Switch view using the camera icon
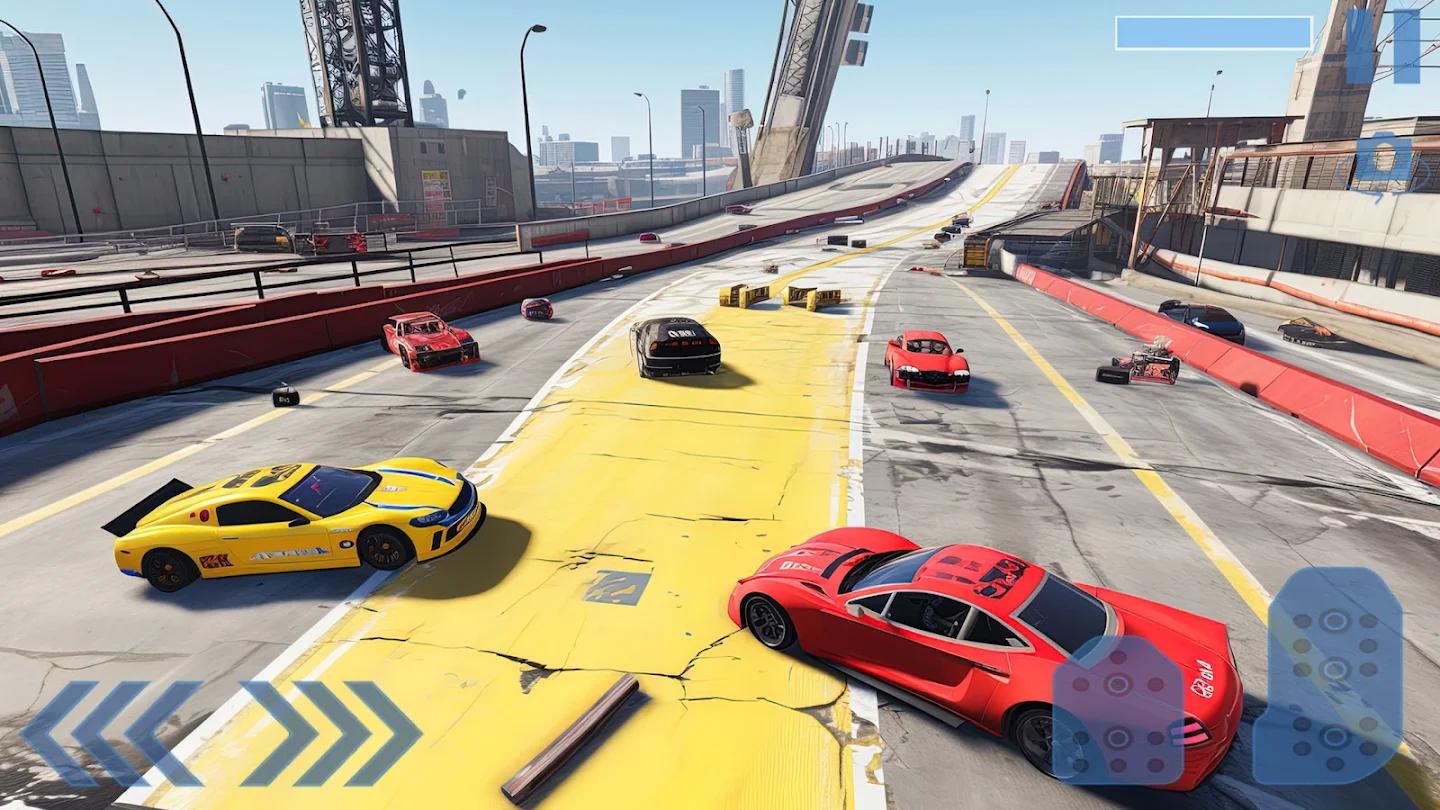 (x=1382, y=160)
